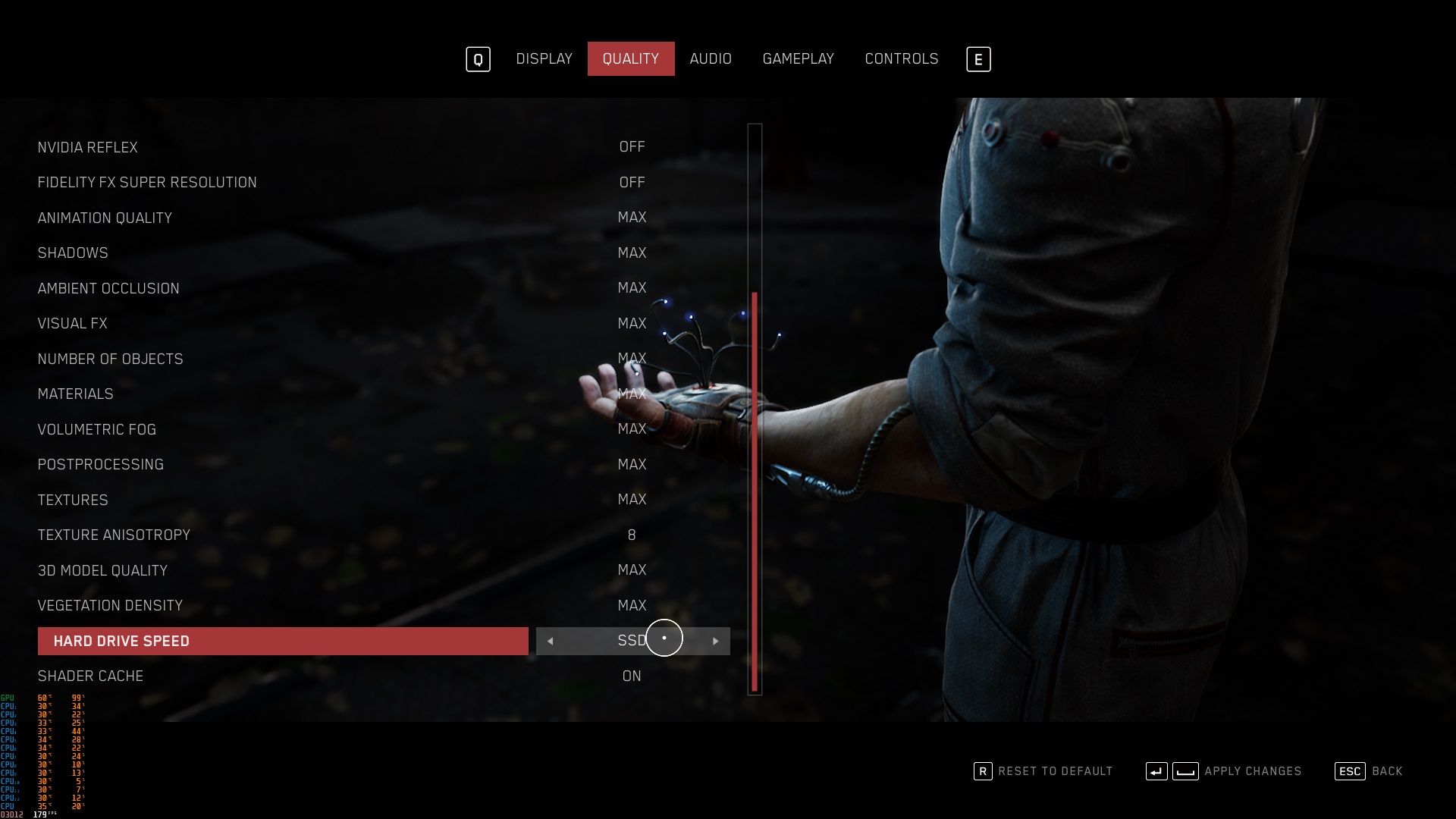The width and height of the screenshot is (1456, 819).
Task: Select the NVIDIA Reflex setting row
Action: click(88, 147)
